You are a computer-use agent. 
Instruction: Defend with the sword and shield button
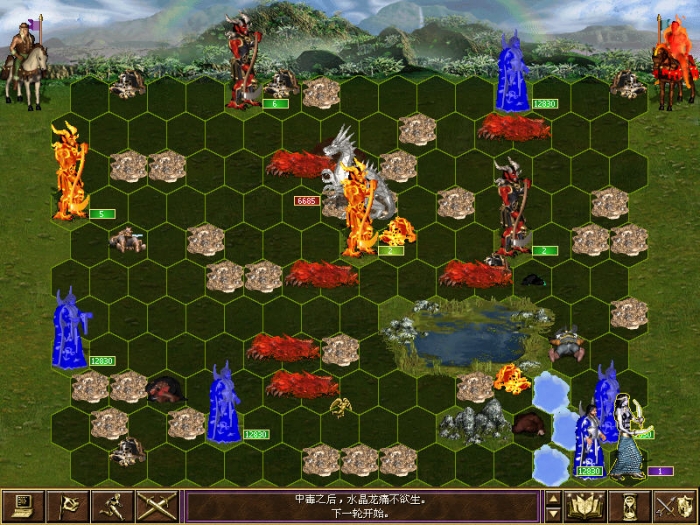click(676, 506)
